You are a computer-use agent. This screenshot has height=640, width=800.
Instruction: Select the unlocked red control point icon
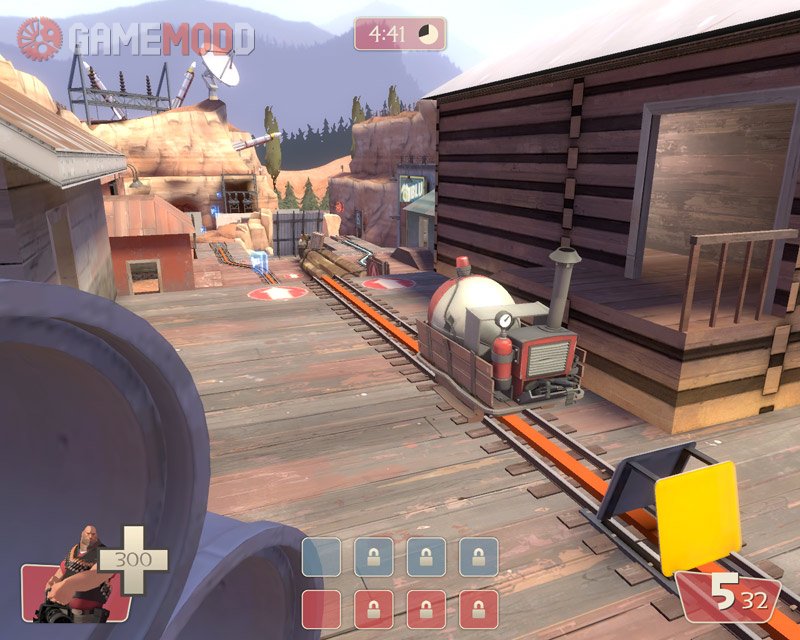[321, 609]
